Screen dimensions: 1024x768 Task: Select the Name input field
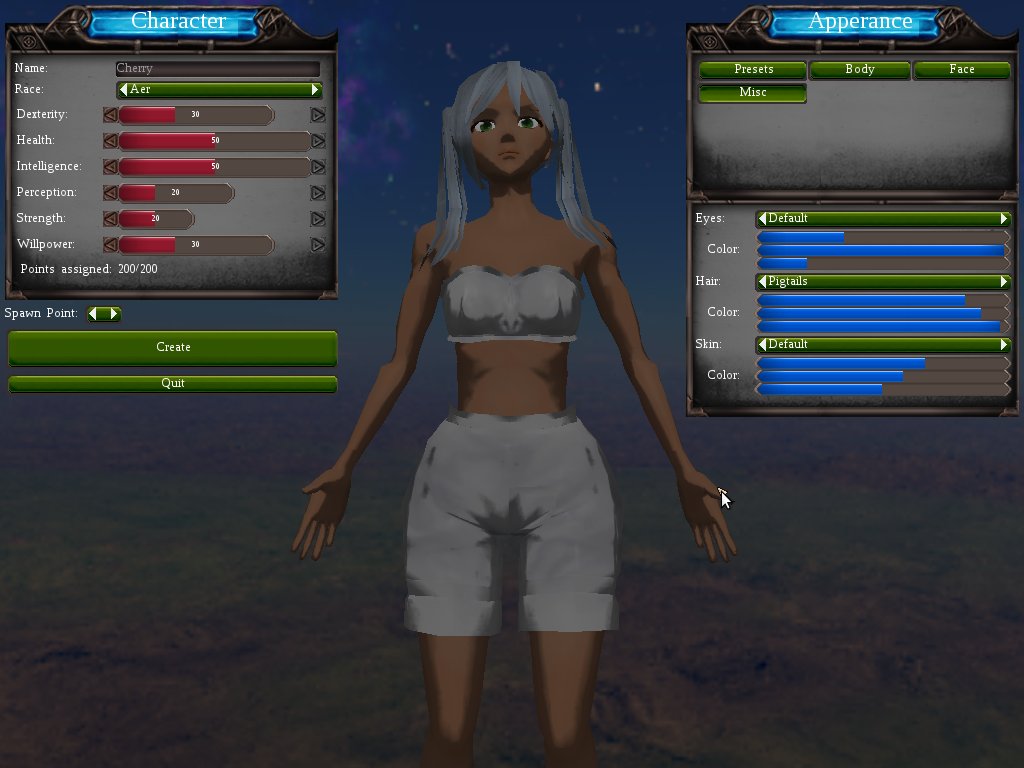point(217,69)
